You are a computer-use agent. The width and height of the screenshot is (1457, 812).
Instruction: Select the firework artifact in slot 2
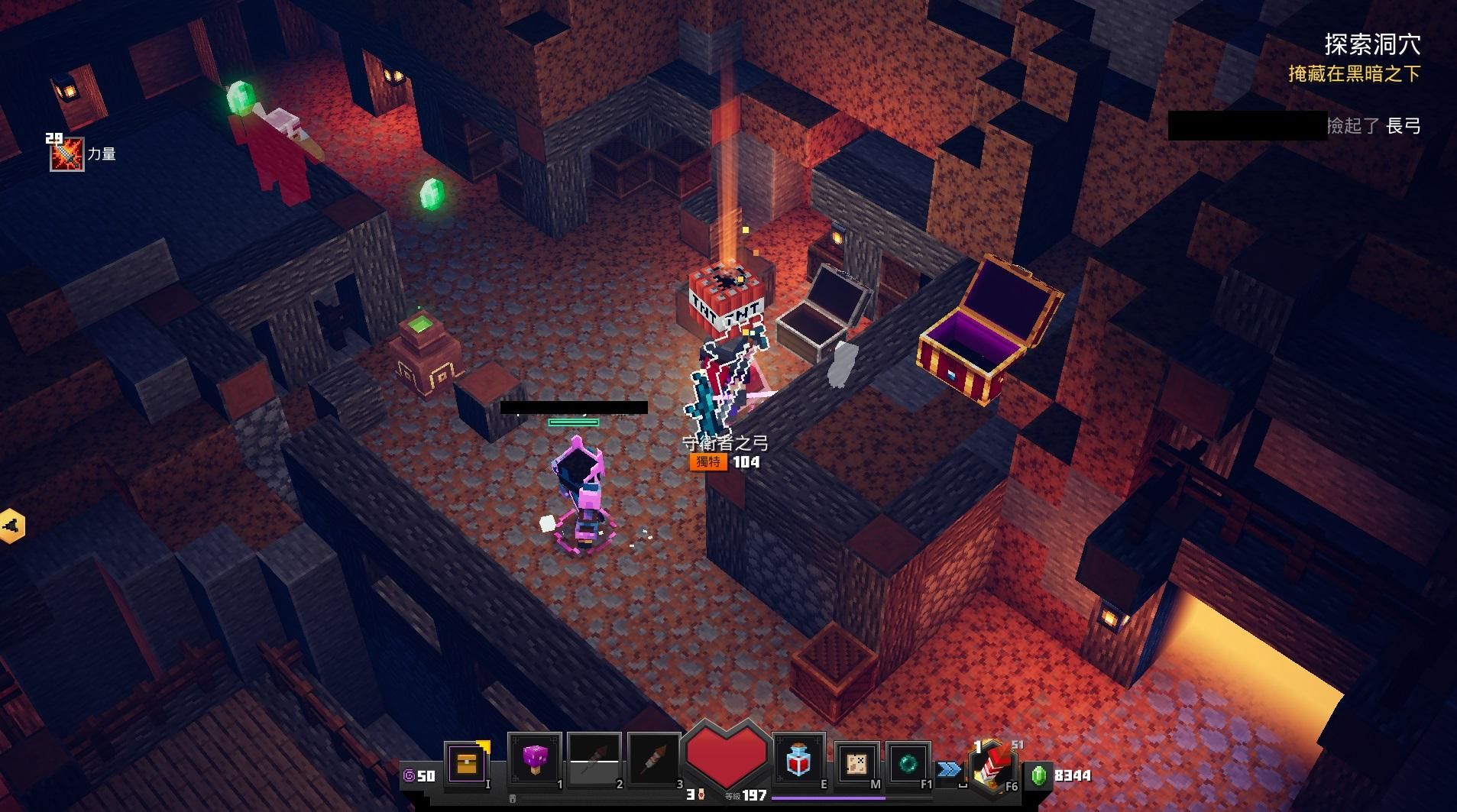click(594, 760)
